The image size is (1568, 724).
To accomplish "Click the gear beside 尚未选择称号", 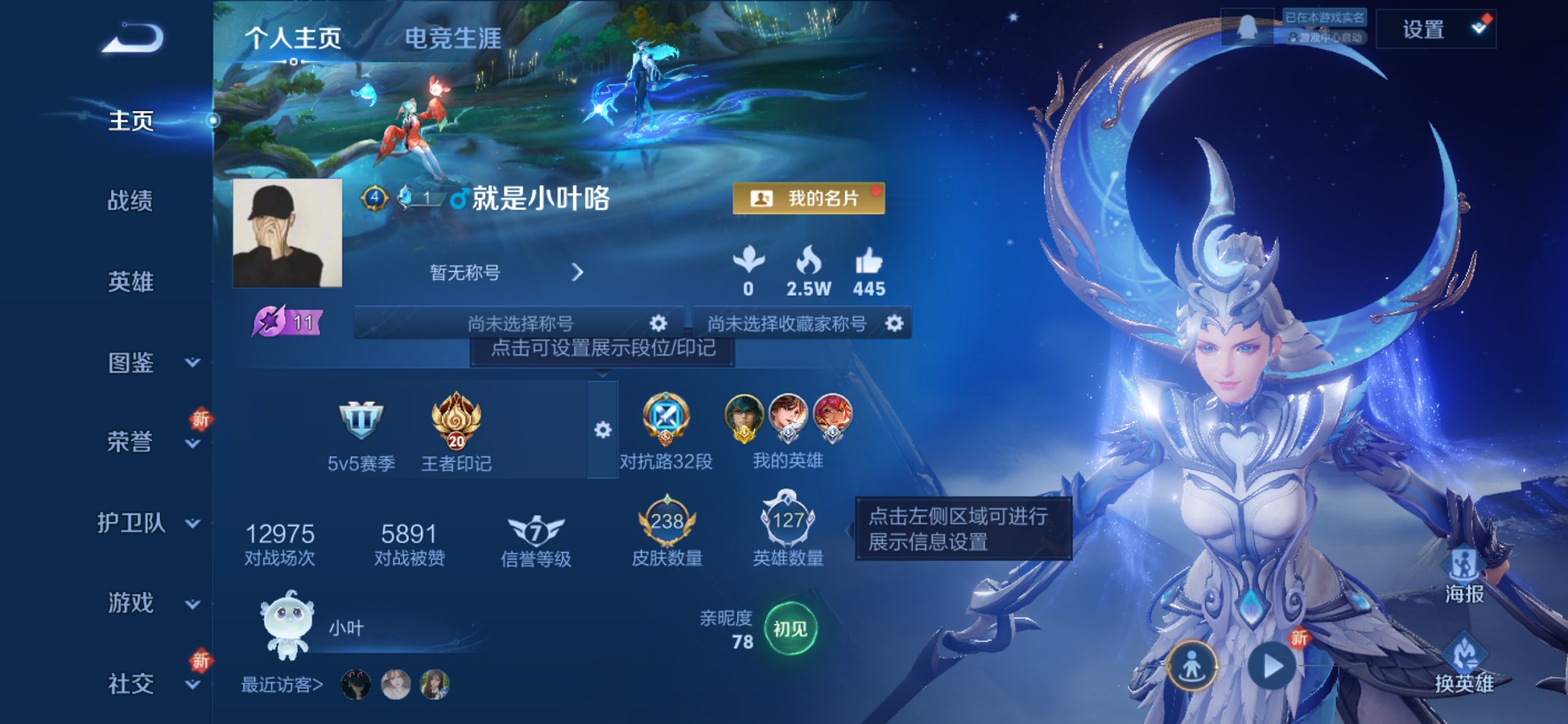I will tap(658, 321).
